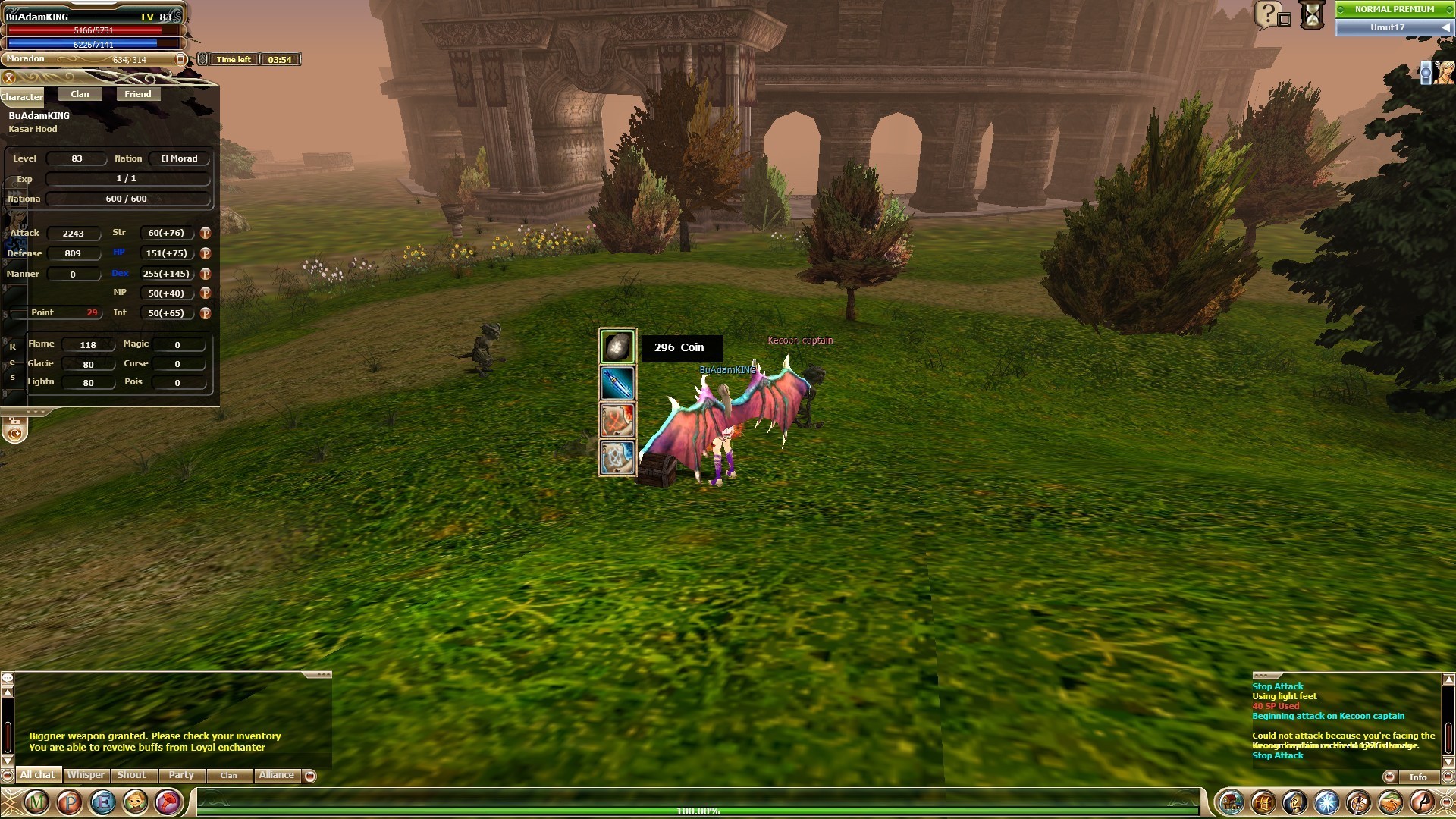Switch chat to Shout
The height and width of the screenshot is (819, 1456).
click(x=131, y=775)
